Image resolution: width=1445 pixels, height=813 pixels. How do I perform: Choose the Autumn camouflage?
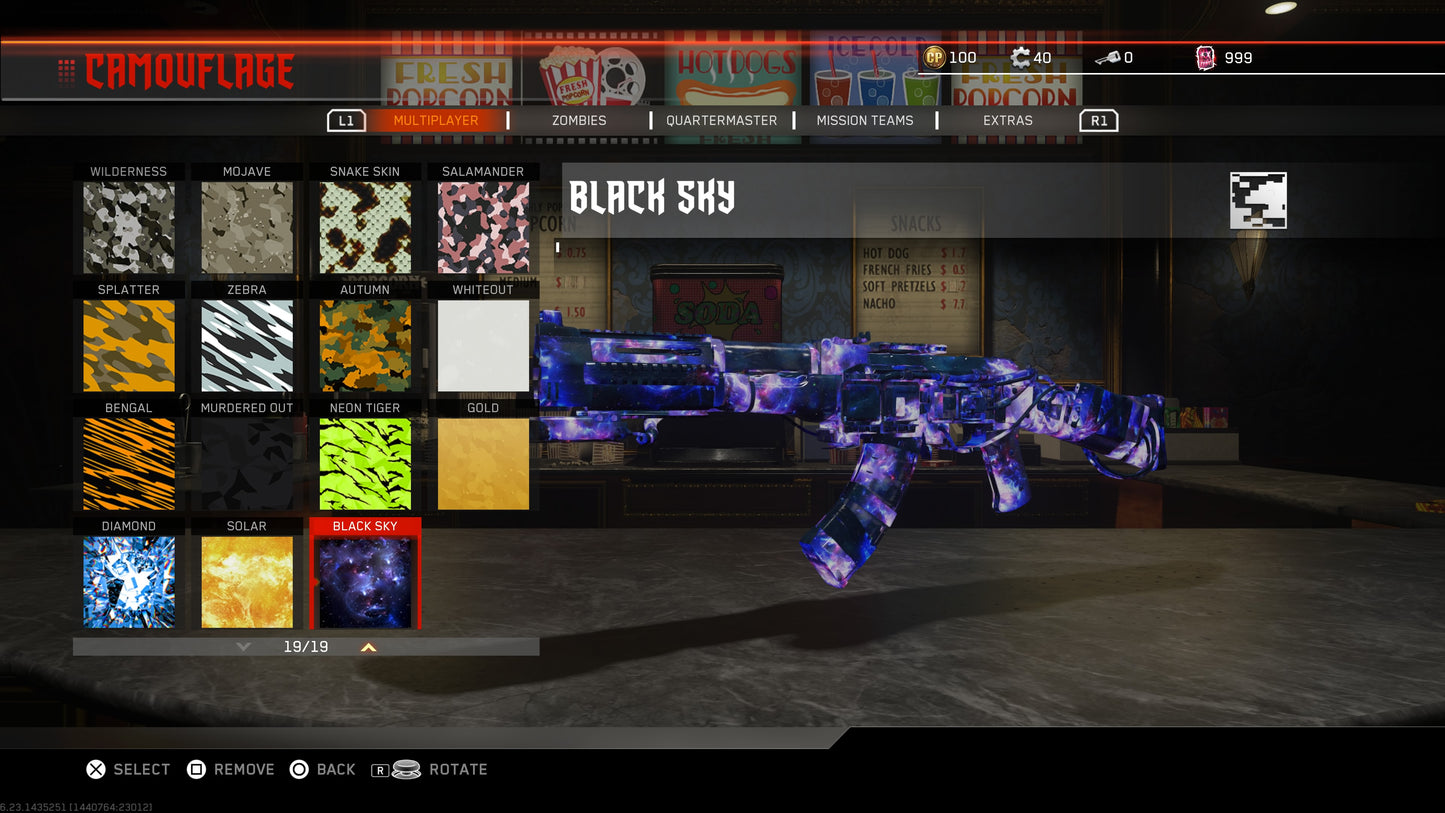point(365,345)
